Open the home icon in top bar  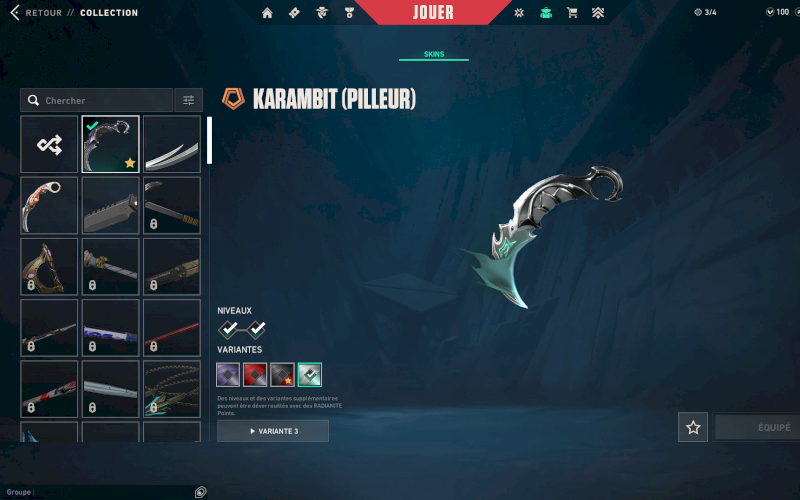(267, 13)
